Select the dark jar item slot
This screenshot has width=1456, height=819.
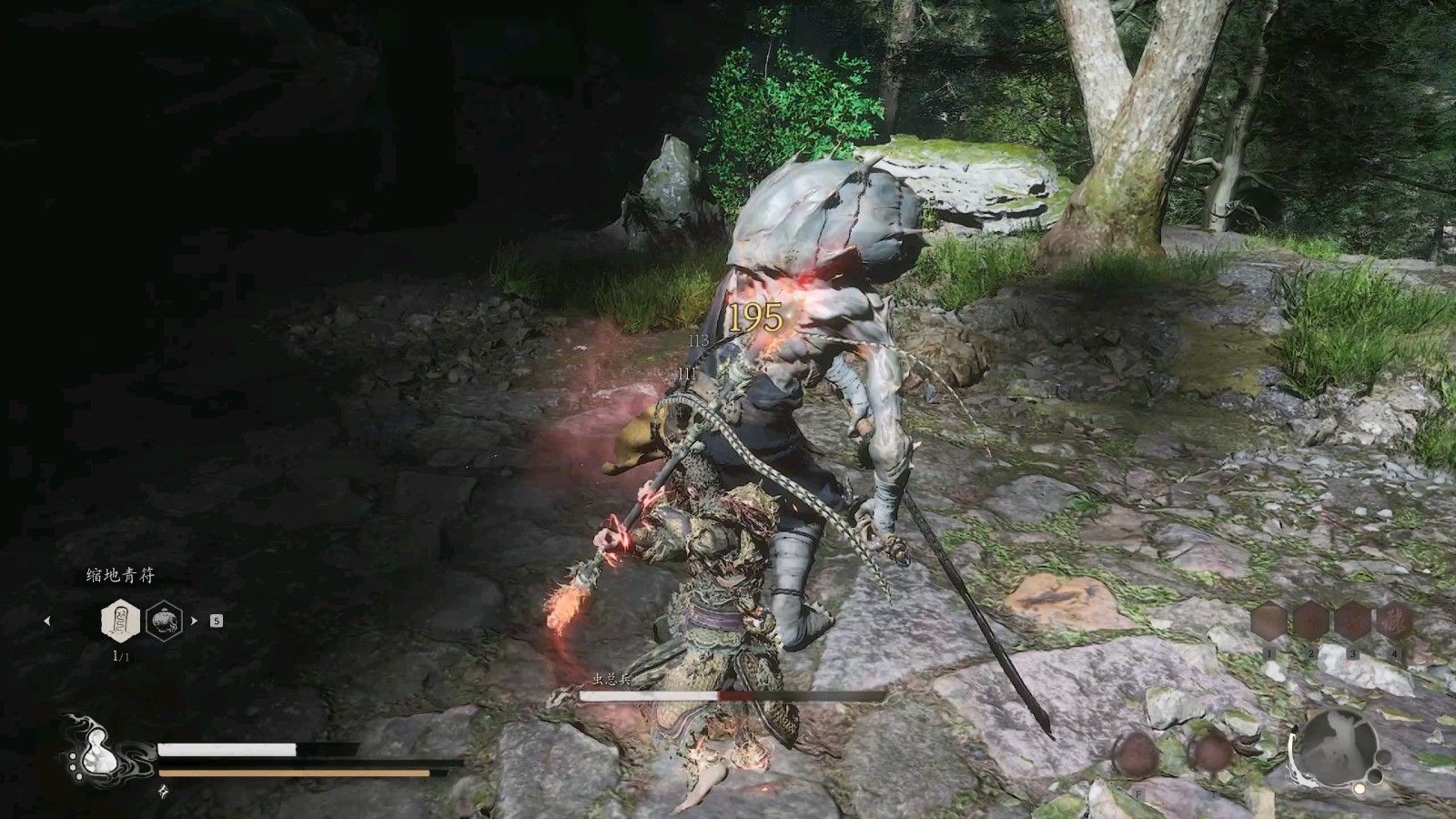click(x=164, y=622)
